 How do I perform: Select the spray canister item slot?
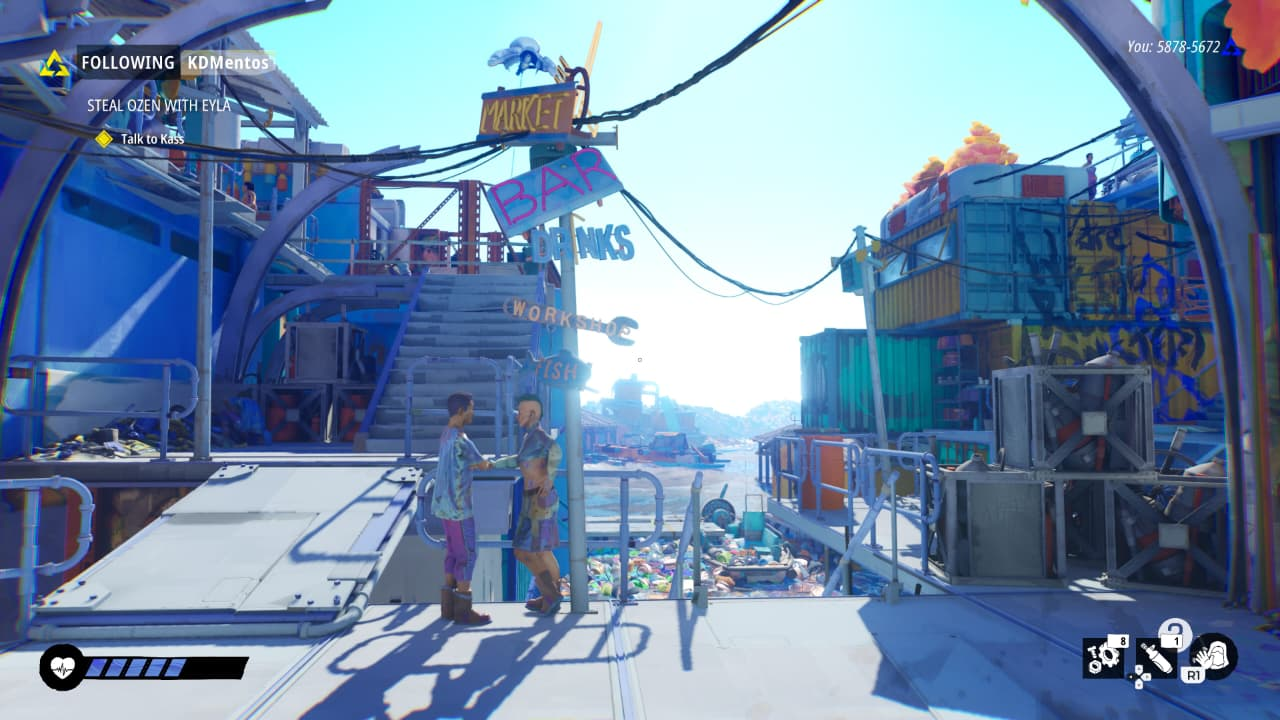(x=1154, y=657)
